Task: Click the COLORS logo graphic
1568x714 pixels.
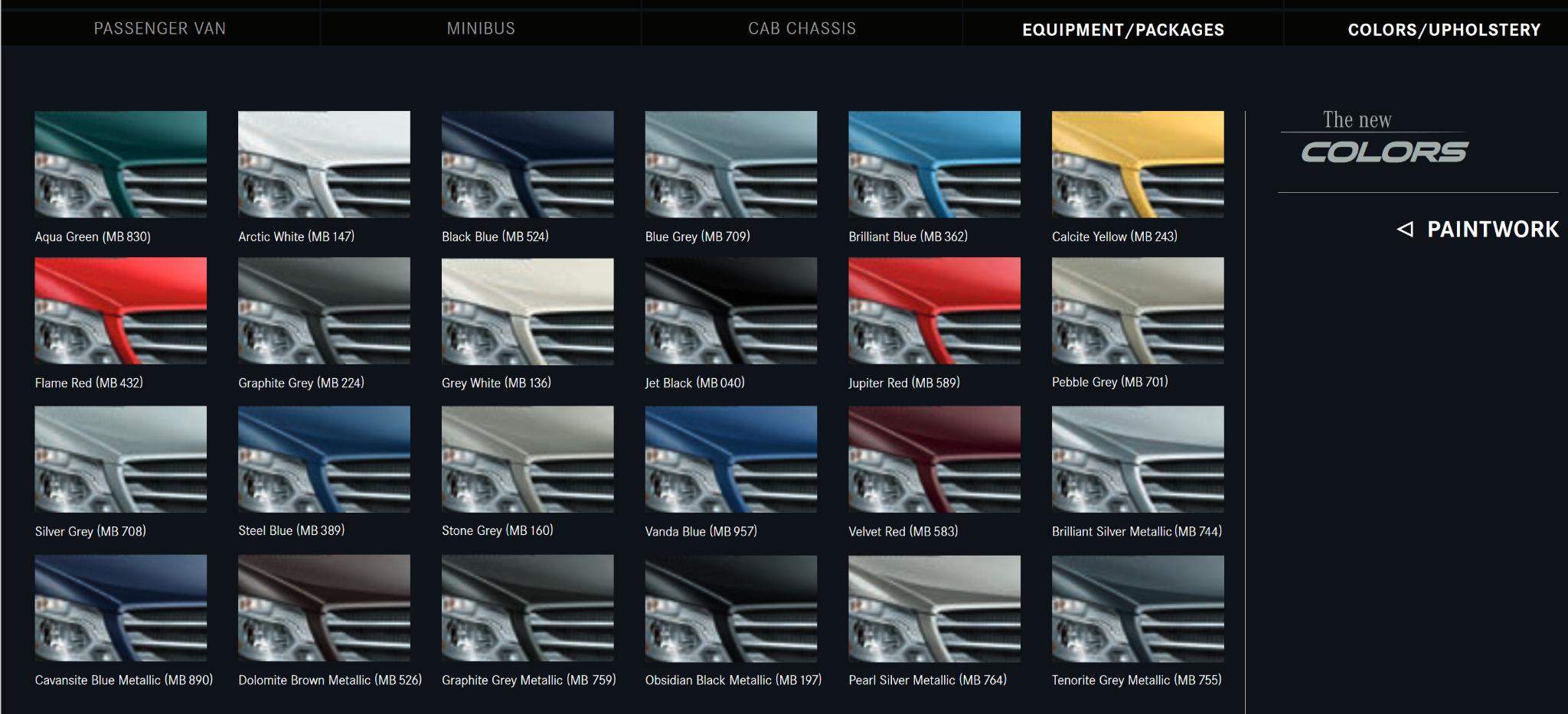Action: [1386, 152]
